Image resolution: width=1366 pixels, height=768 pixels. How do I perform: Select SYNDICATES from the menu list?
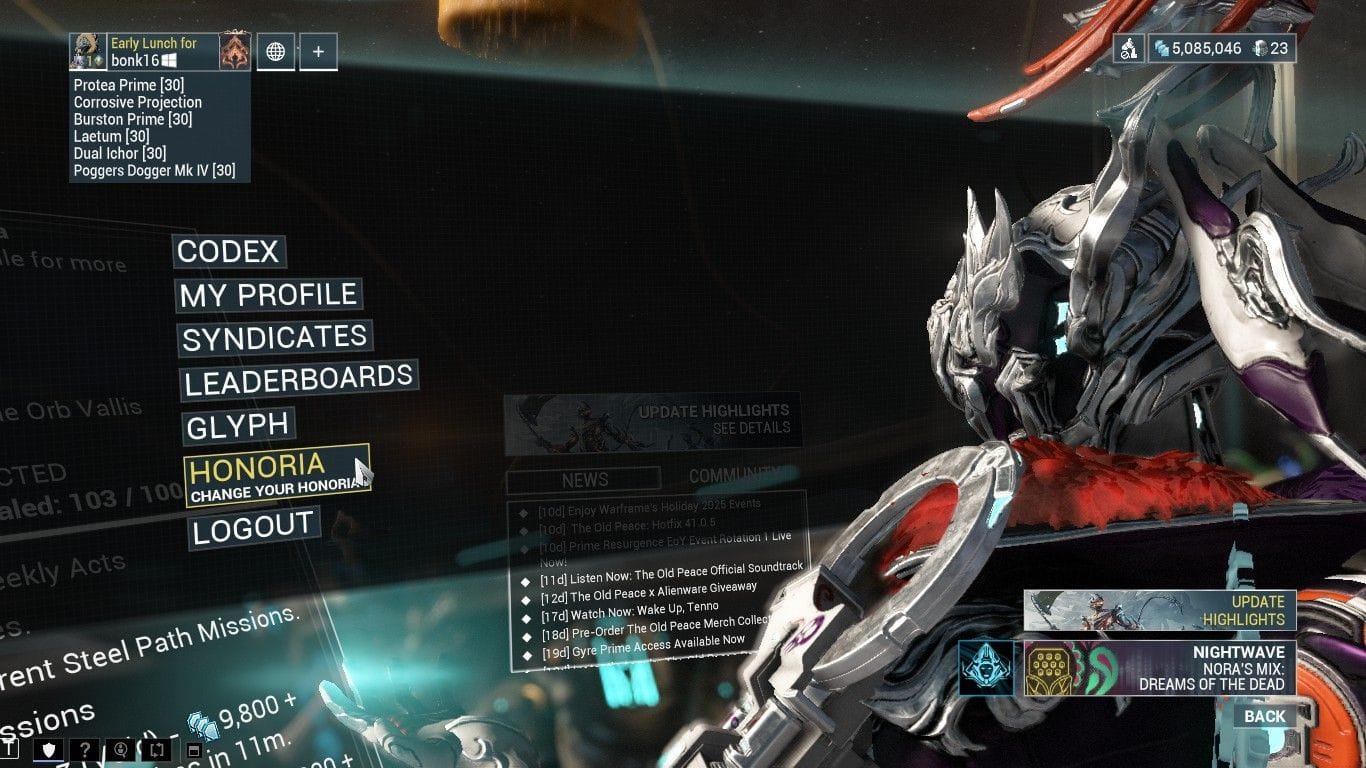pos(272,339)
